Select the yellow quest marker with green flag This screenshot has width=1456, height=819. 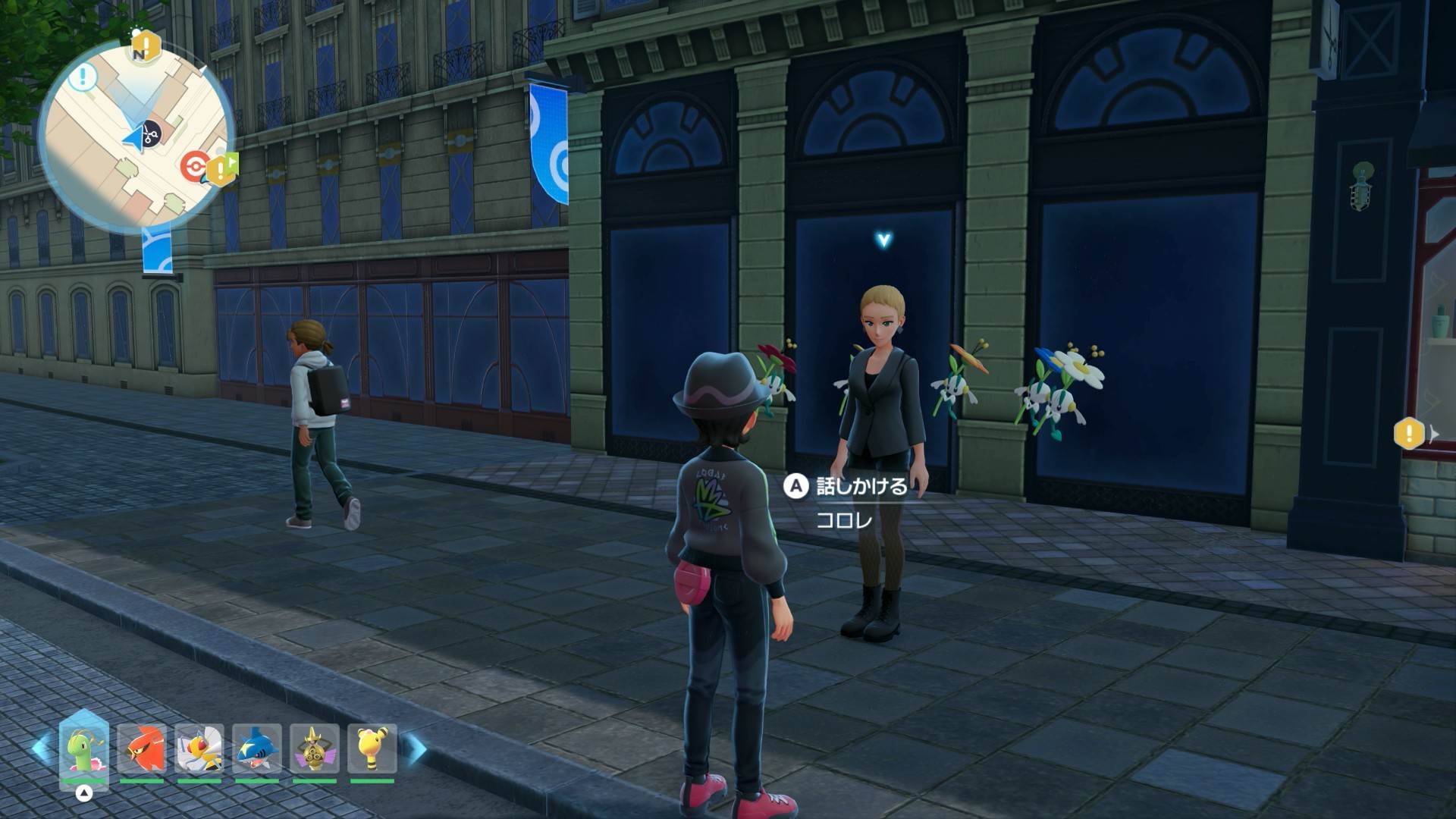[x=221, y=170]
